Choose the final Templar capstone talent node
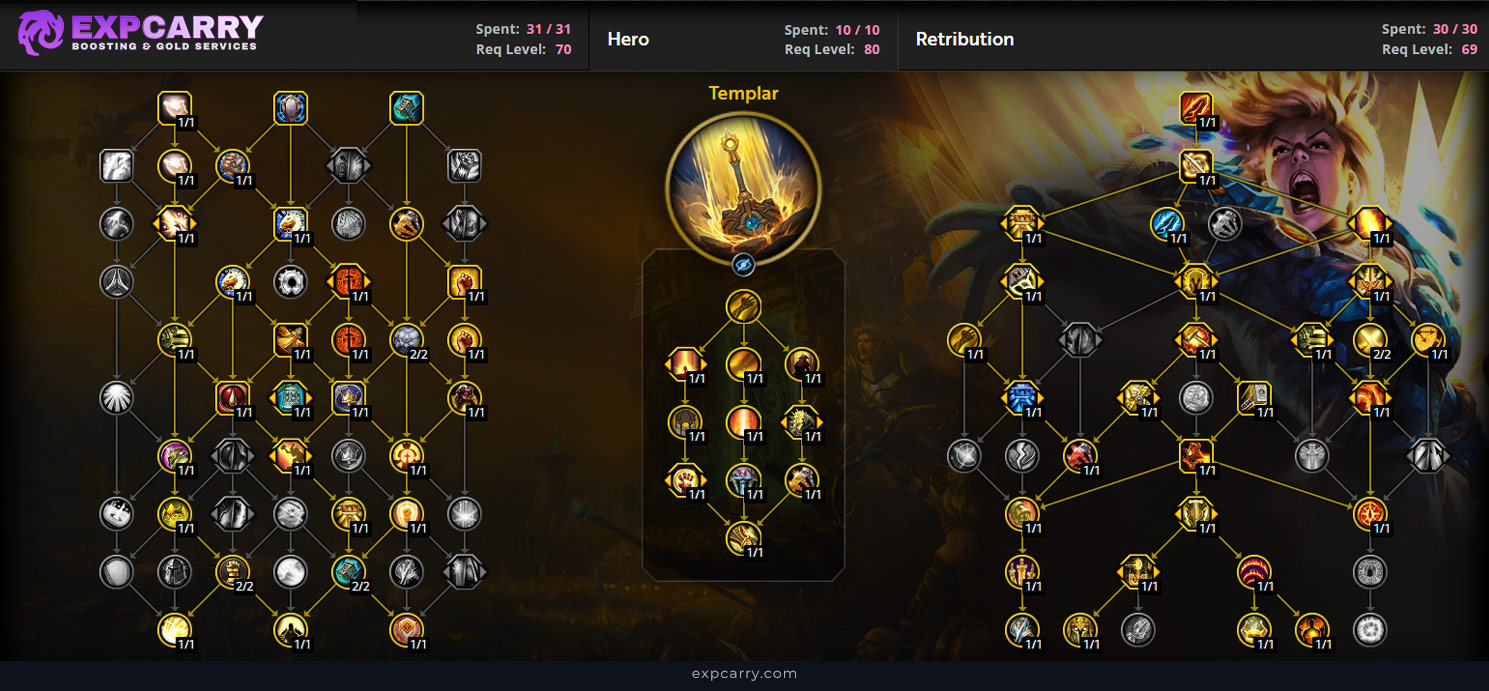The width and height of the screenshot is (1489, 691). point(743,538)
